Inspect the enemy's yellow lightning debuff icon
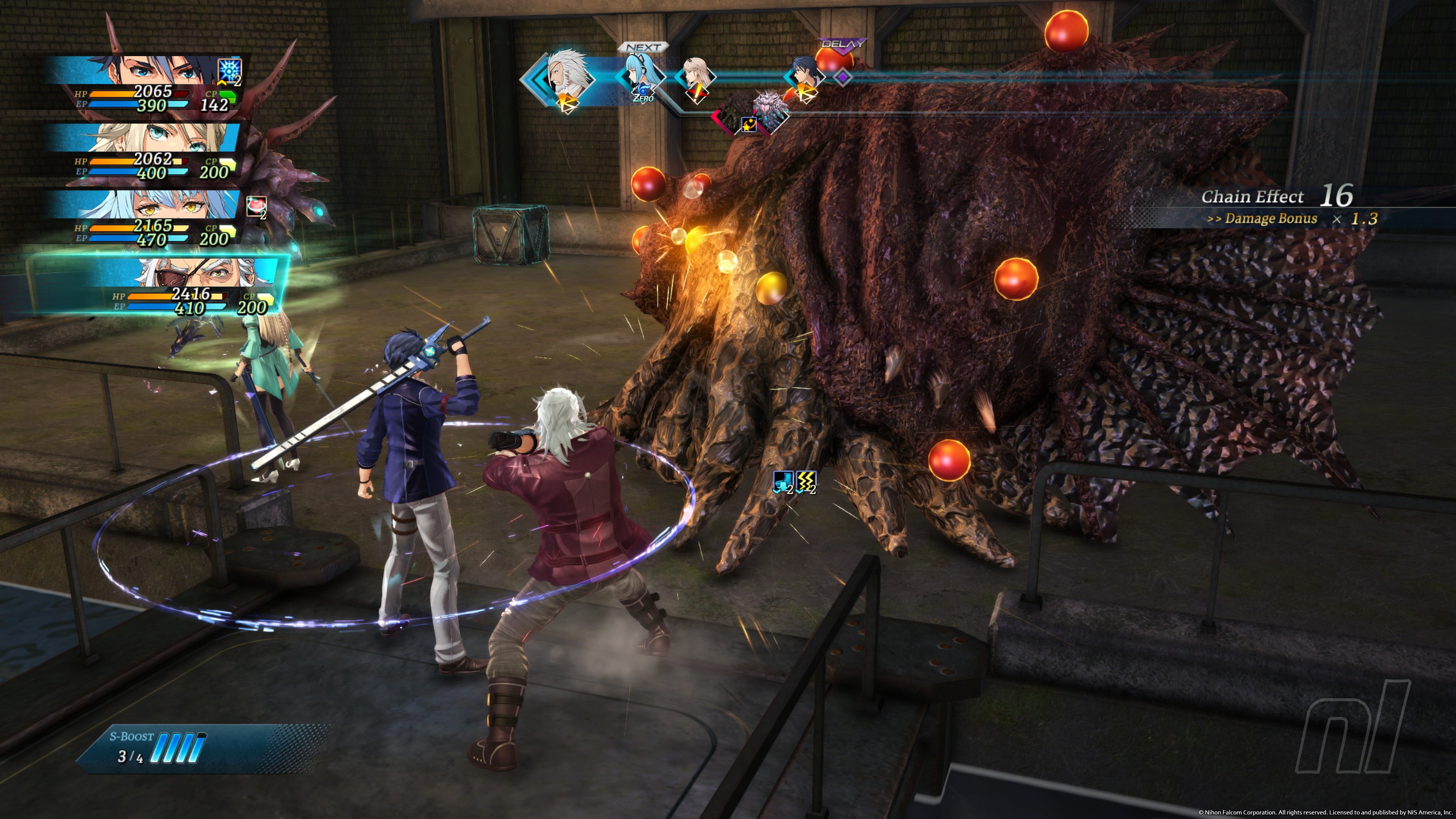The height and width of the screenshot is (819, 1456). 806,482
